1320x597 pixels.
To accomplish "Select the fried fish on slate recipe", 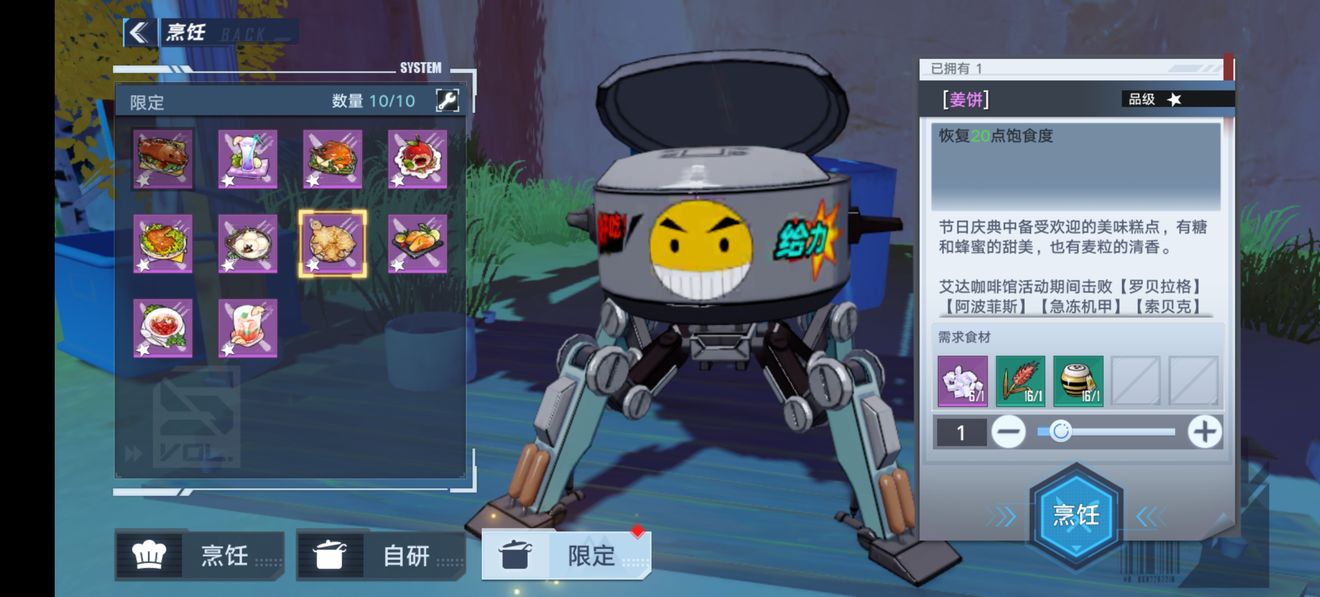I will pos(418,244).
